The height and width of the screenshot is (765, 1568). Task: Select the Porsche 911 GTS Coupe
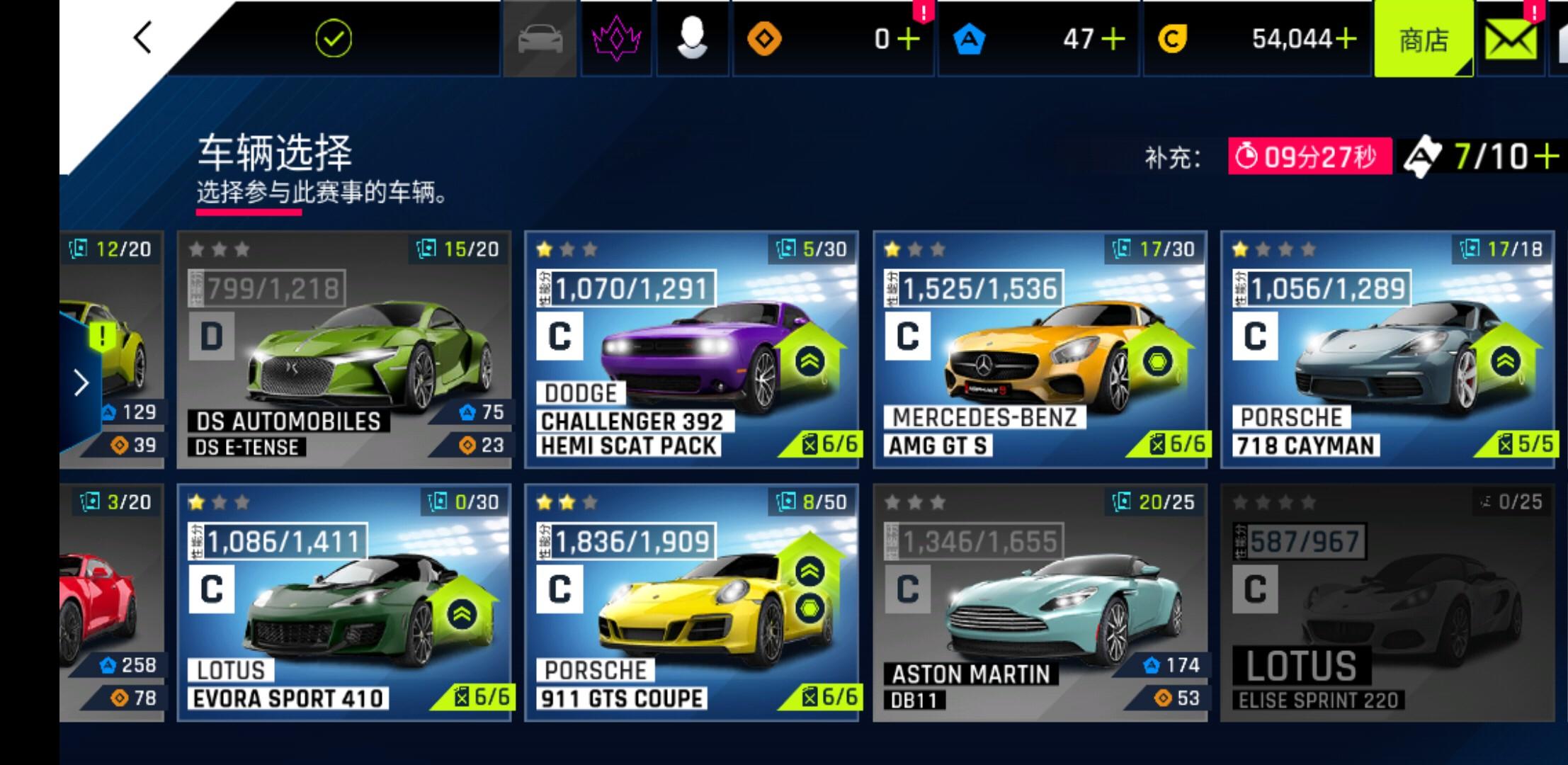tap(691, 602)
